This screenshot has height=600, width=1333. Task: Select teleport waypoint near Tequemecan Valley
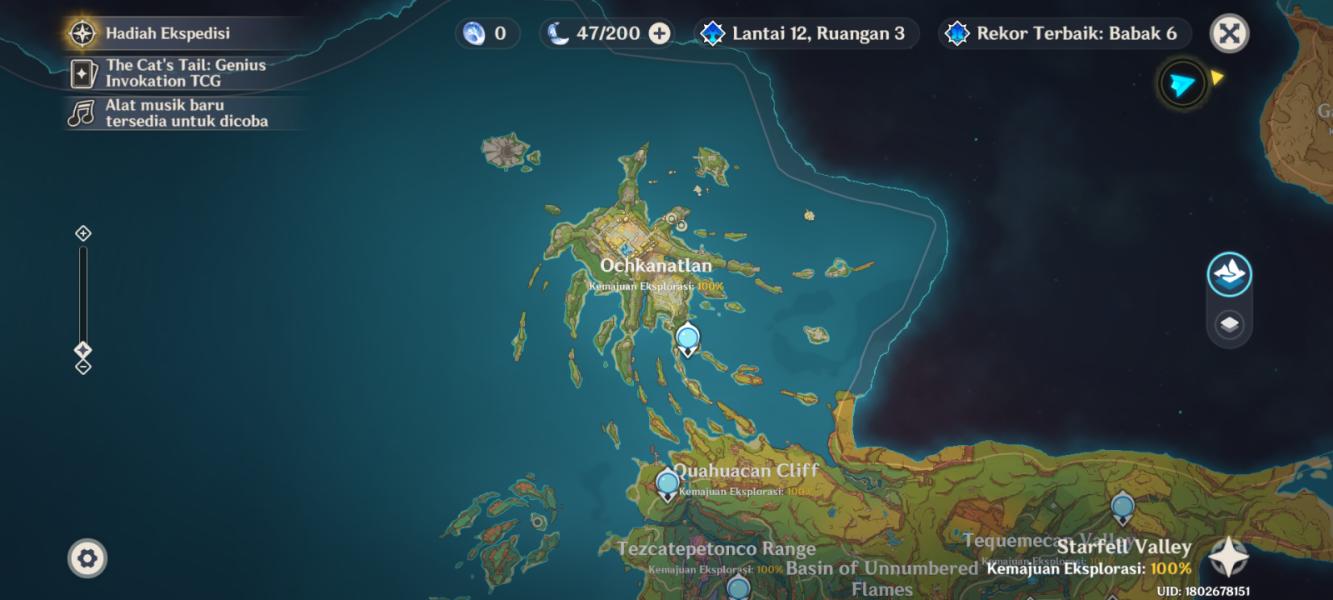click(1122, 507)
